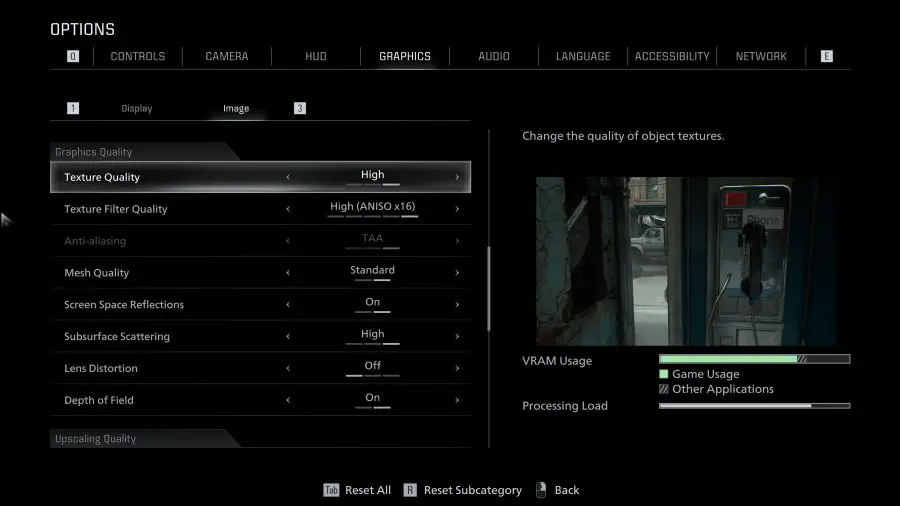Toggle Screen Space Reflections with right arrow
Image resolution: width=900 pixels, height=506 pixels.
457,305
